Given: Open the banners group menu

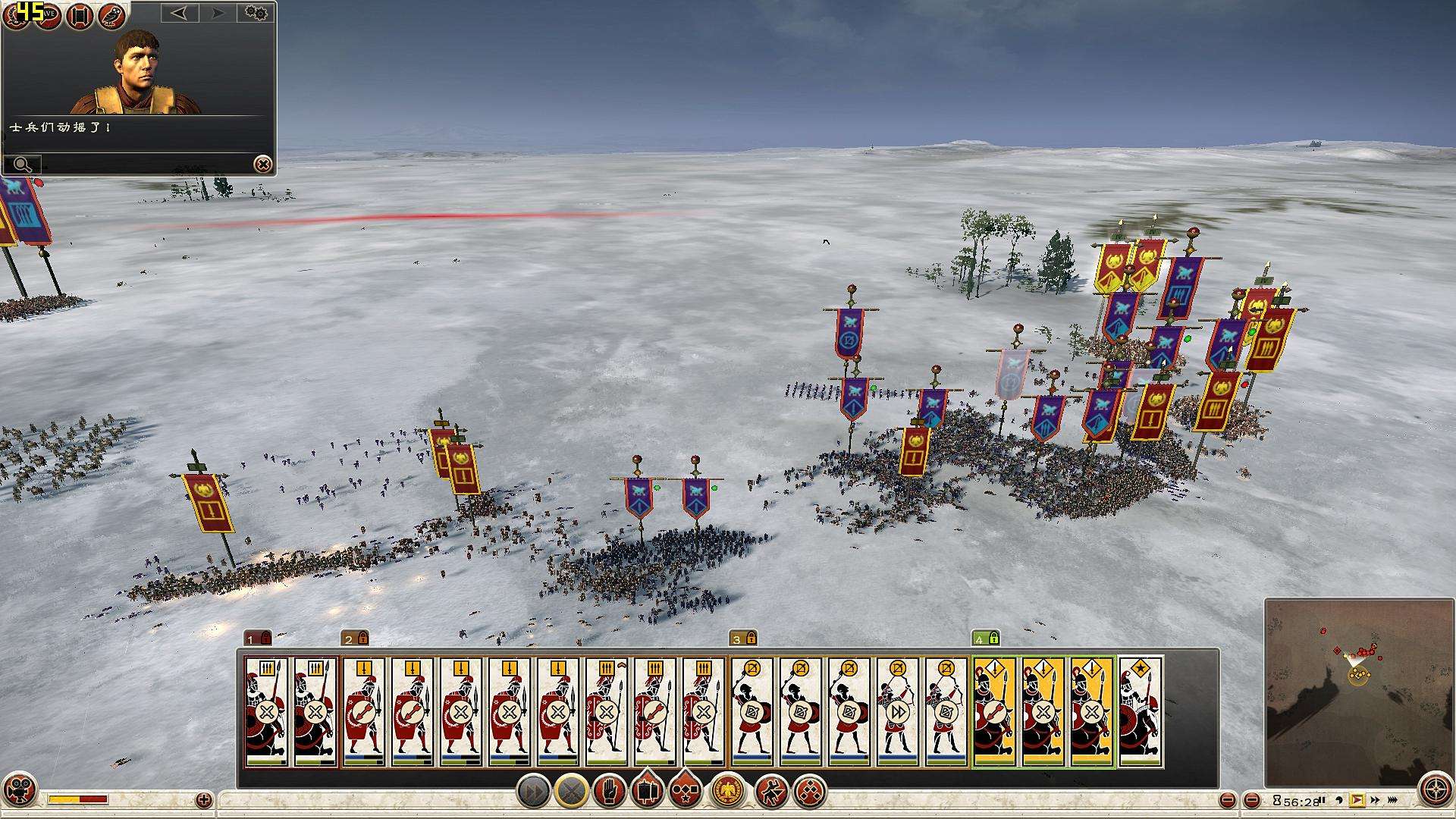Looking at the screenshot, I should [647, 792].
